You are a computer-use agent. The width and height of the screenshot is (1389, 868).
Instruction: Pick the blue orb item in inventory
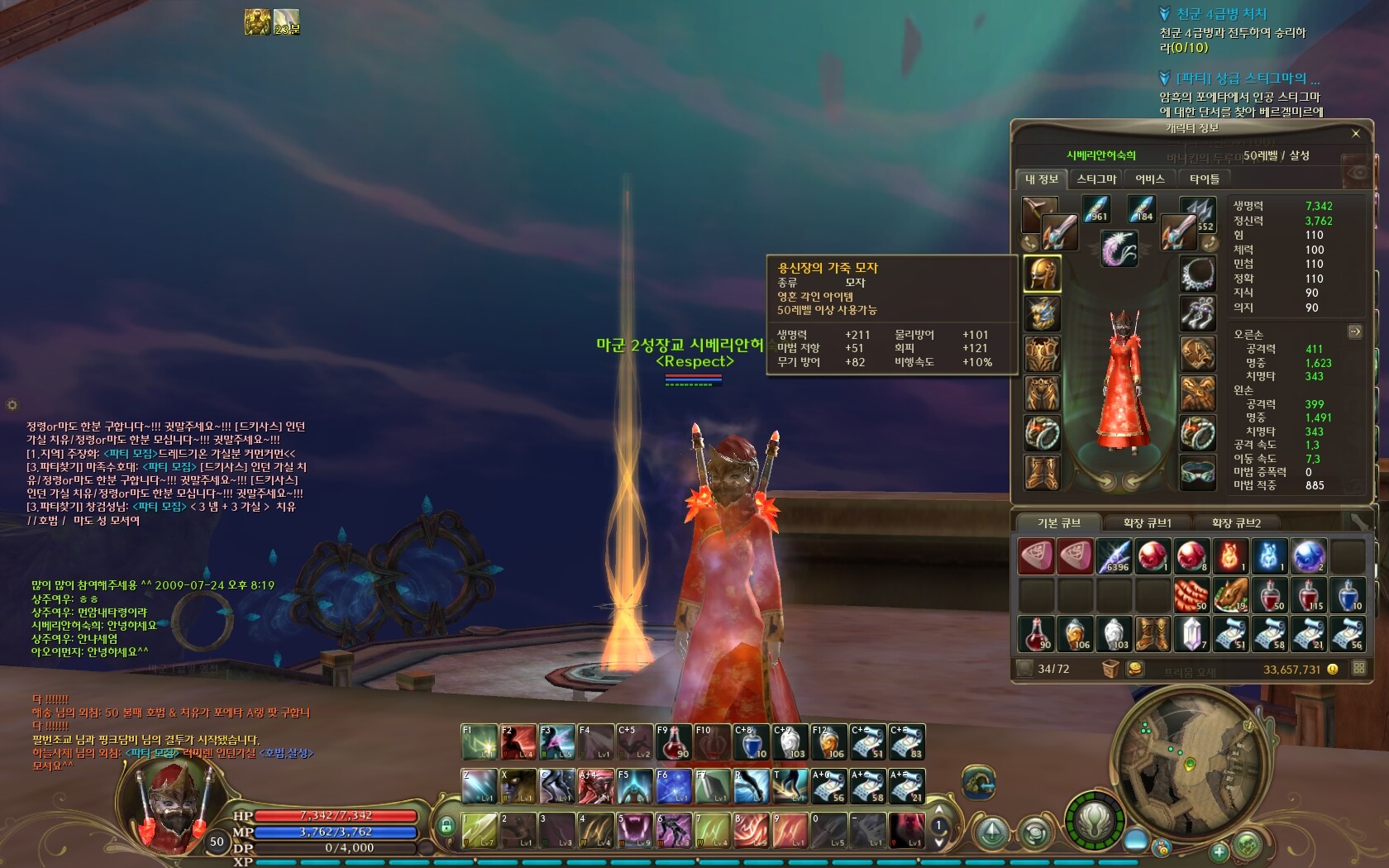(1308, 556)
